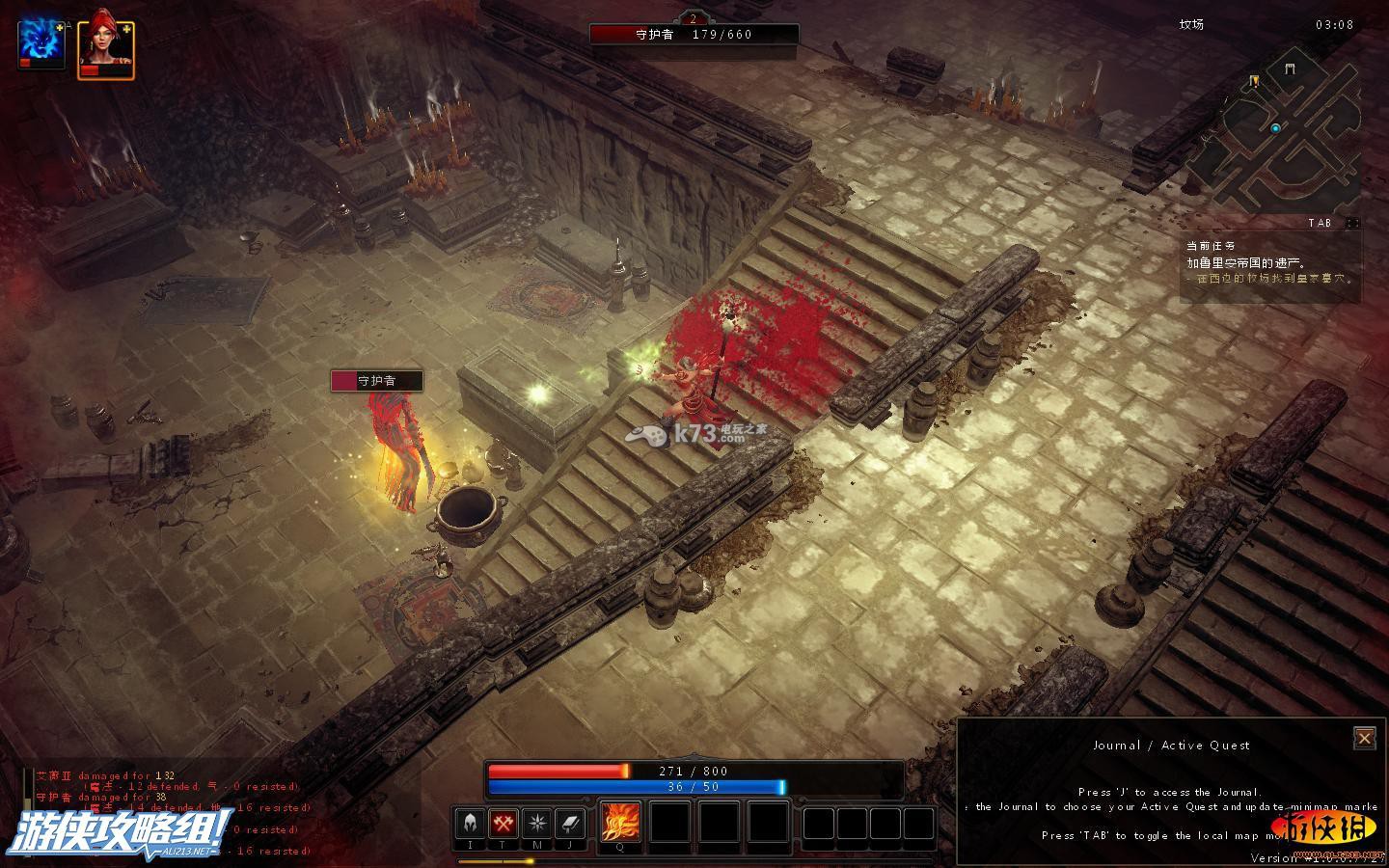Open the map compass star icon
The image size is (1389, 868).
[536, 825]
